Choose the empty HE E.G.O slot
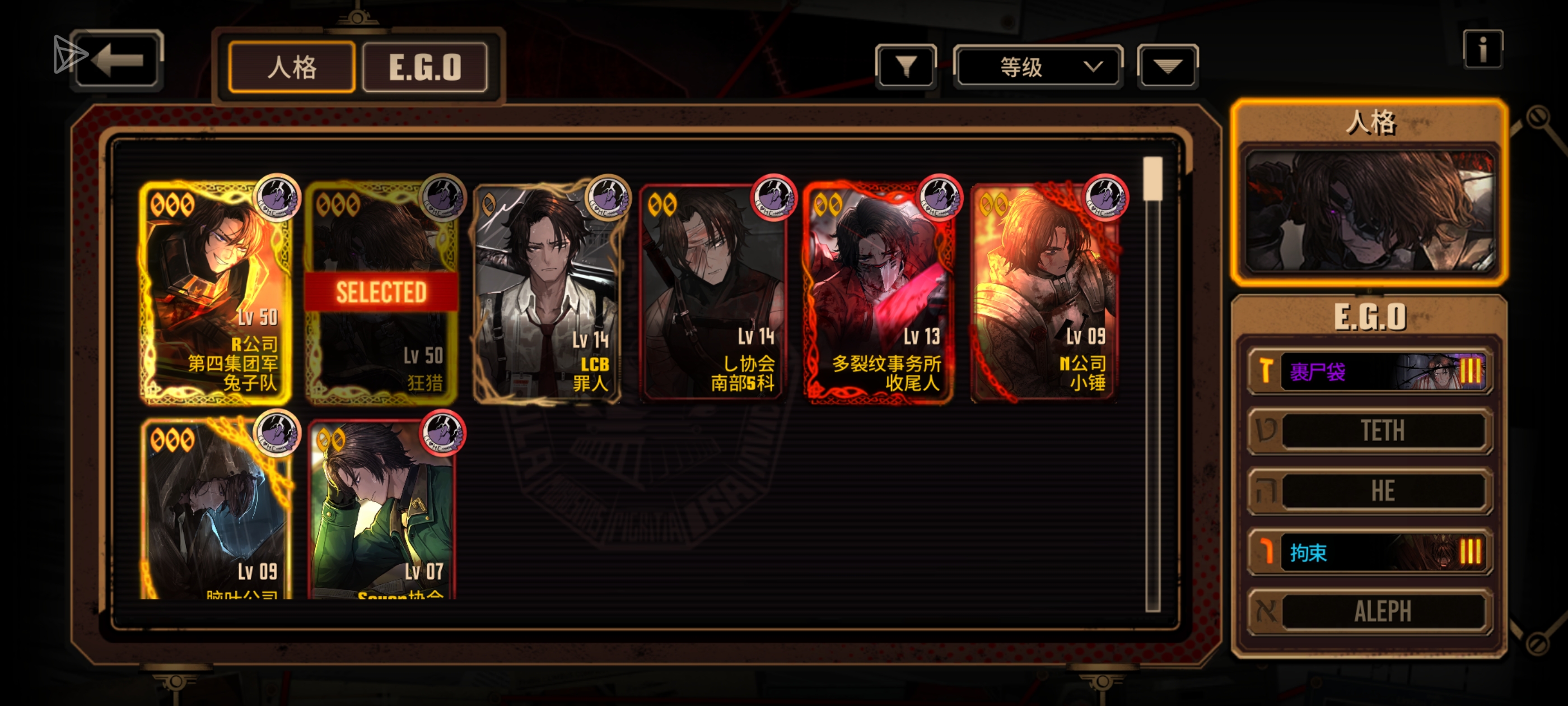Image resolution: width=1568 pixels, height=706 pixels. point(1370,490)
